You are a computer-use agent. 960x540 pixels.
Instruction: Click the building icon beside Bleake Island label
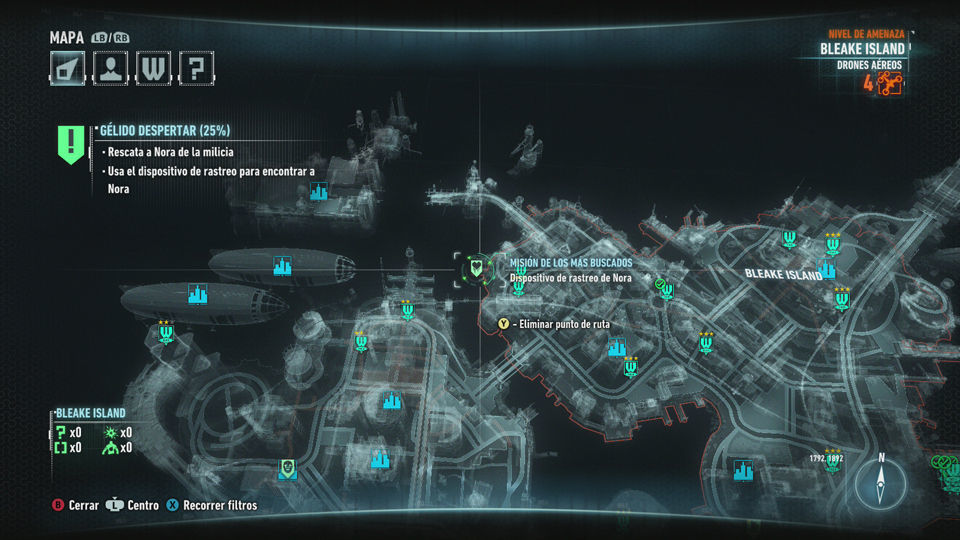pos(827,268)
